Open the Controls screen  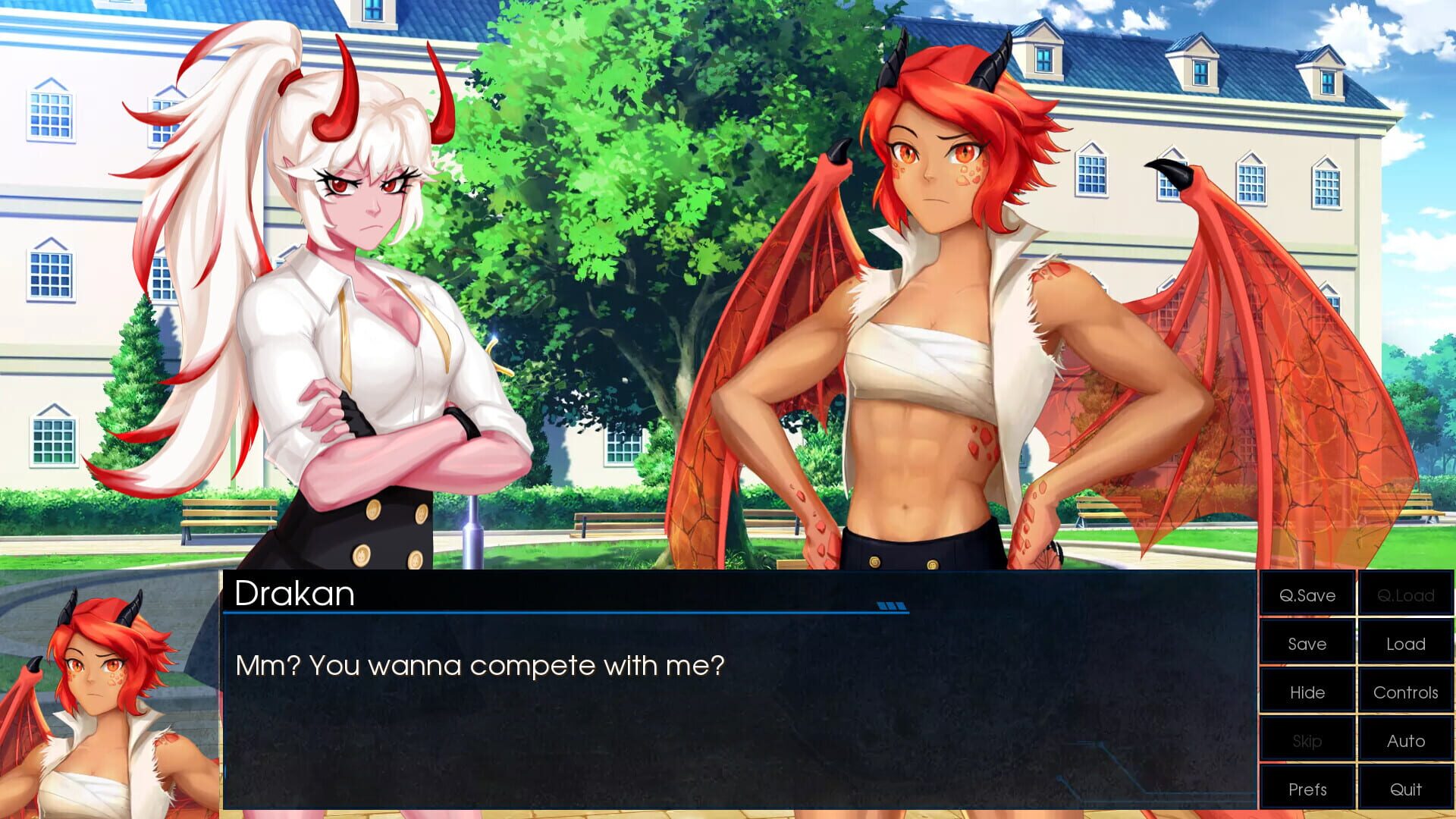(1405, 692)
